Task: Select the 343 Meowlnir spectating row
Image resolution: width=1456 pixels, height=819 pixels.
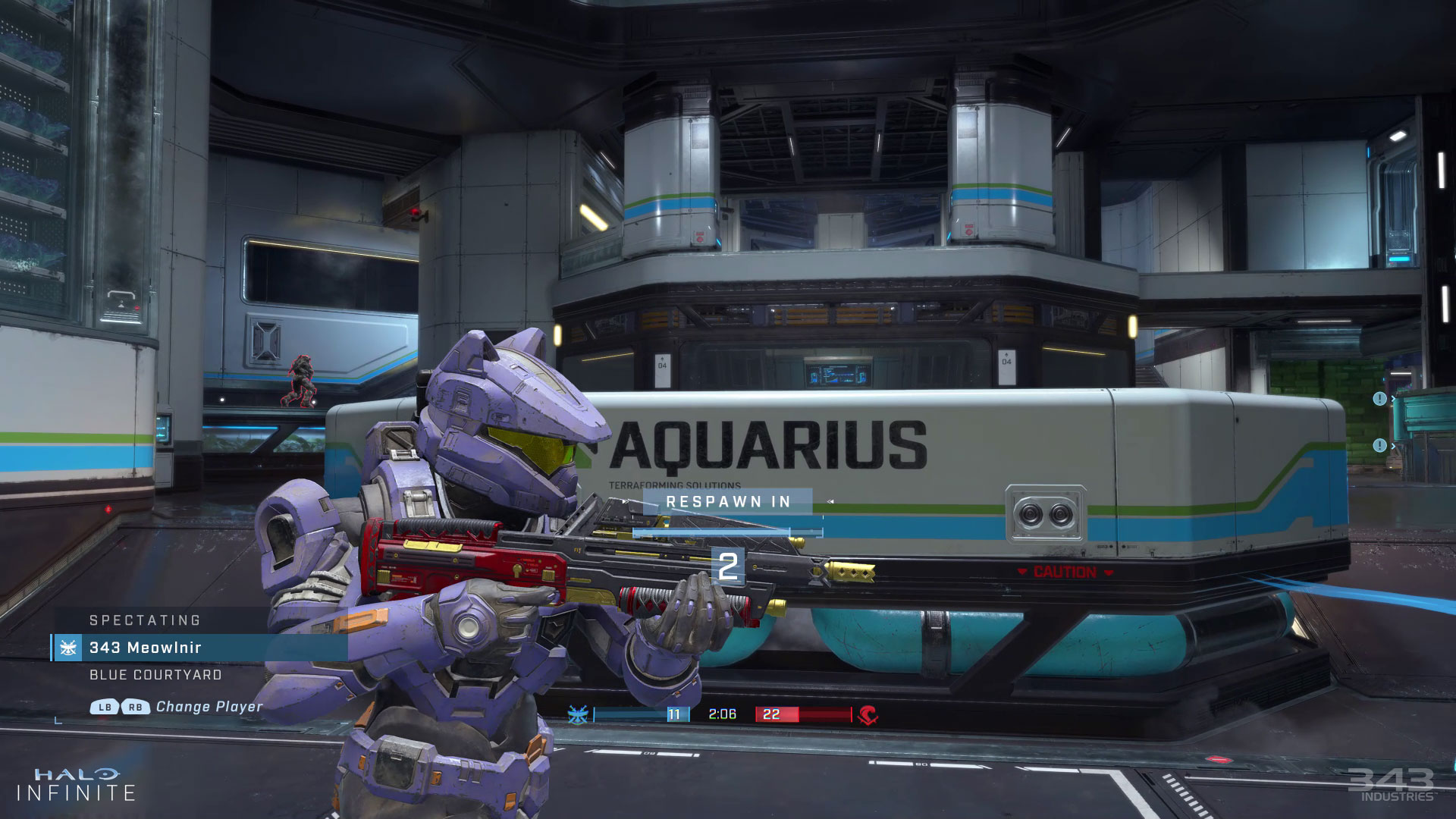Action: [x=199, y=648]
